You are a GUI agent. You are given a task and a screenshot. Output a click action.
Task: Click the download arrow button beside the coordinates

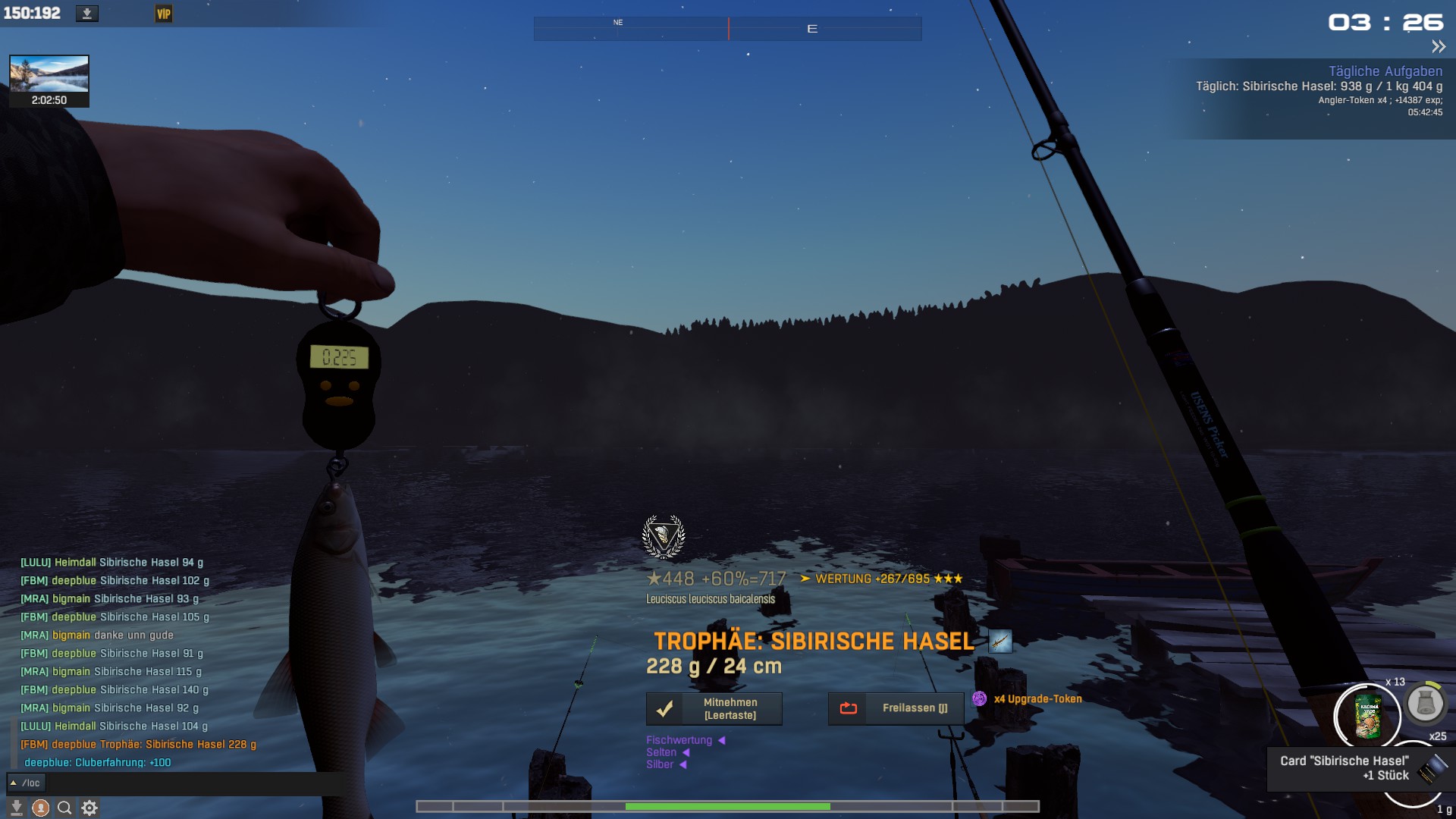tap(87, 14)
